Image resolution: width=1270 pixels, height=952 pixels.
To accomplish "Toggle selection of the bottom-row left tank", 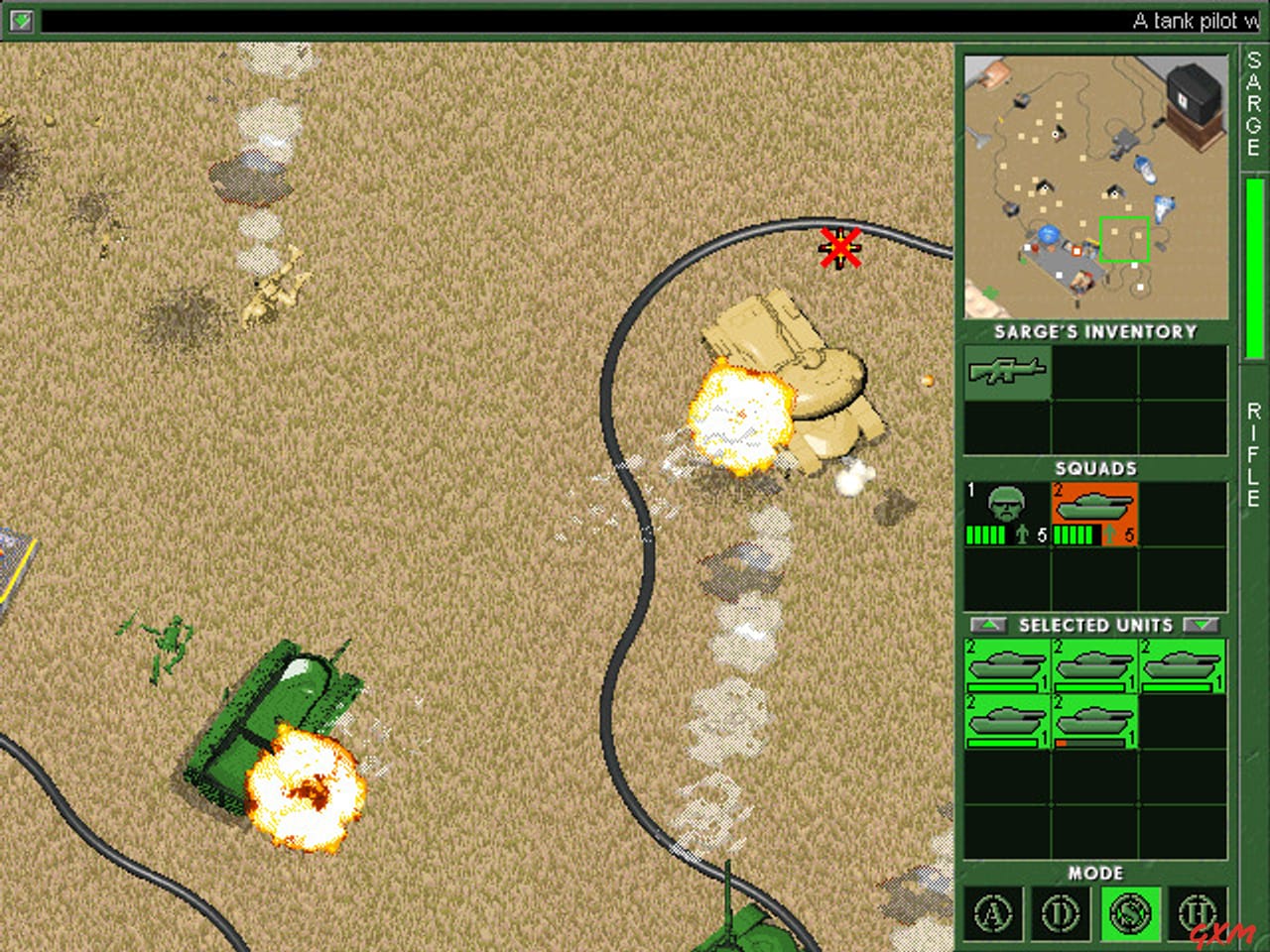I will point(1005,719).
